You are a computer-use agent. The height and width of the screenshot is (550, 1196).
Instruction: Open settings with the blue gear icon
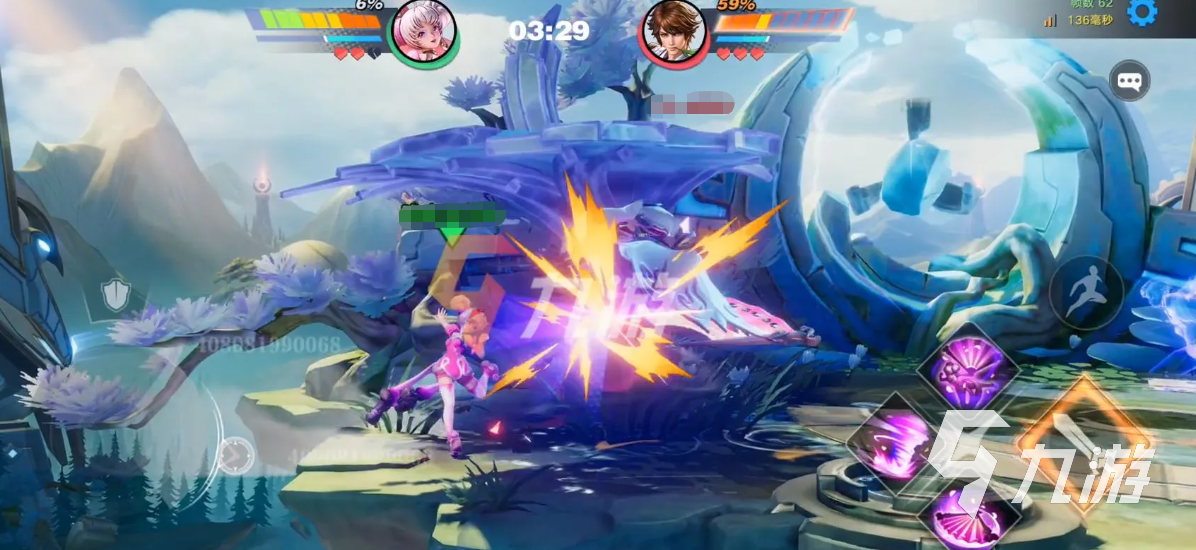[1141, 13]
